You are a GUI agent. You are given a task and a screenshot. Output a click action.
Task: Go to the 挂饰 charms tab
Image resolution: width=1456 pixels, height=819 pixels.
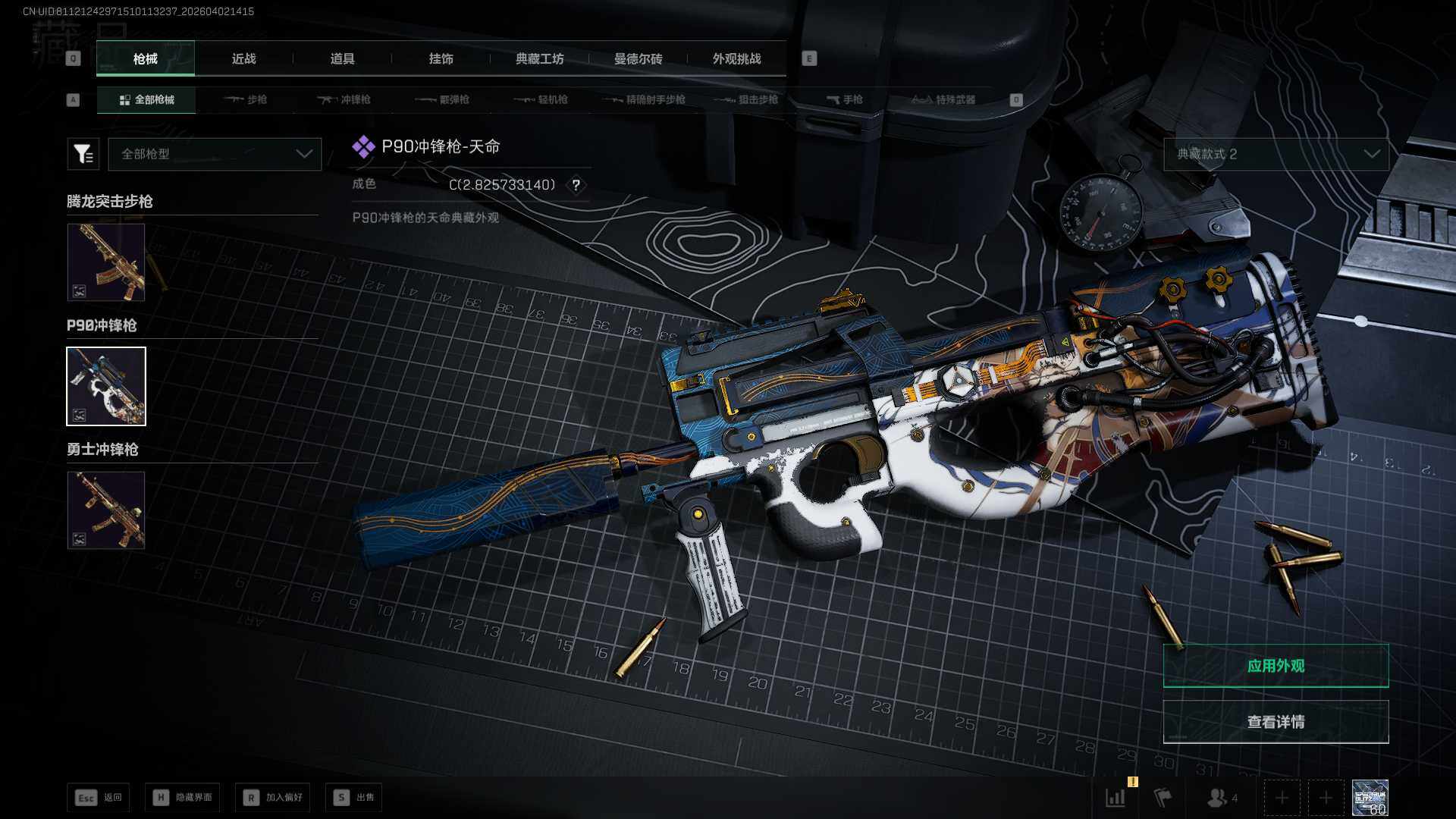coord(441,58)
